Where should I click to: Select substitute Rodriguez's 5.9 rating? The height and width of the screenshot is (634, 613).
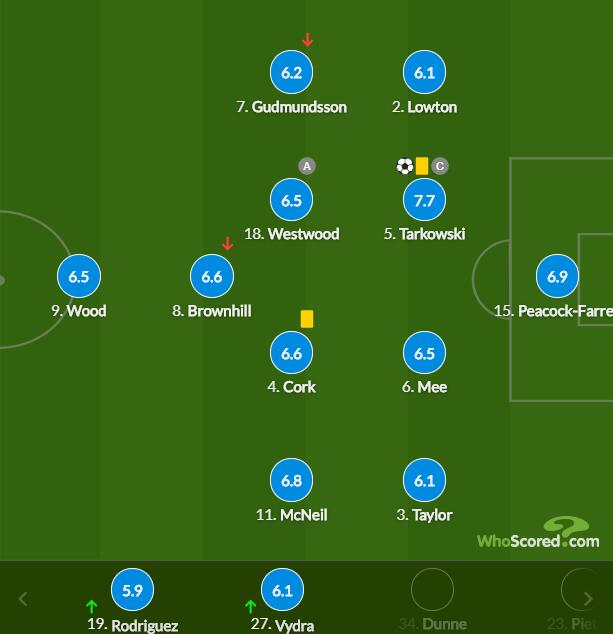coord(132,591)
